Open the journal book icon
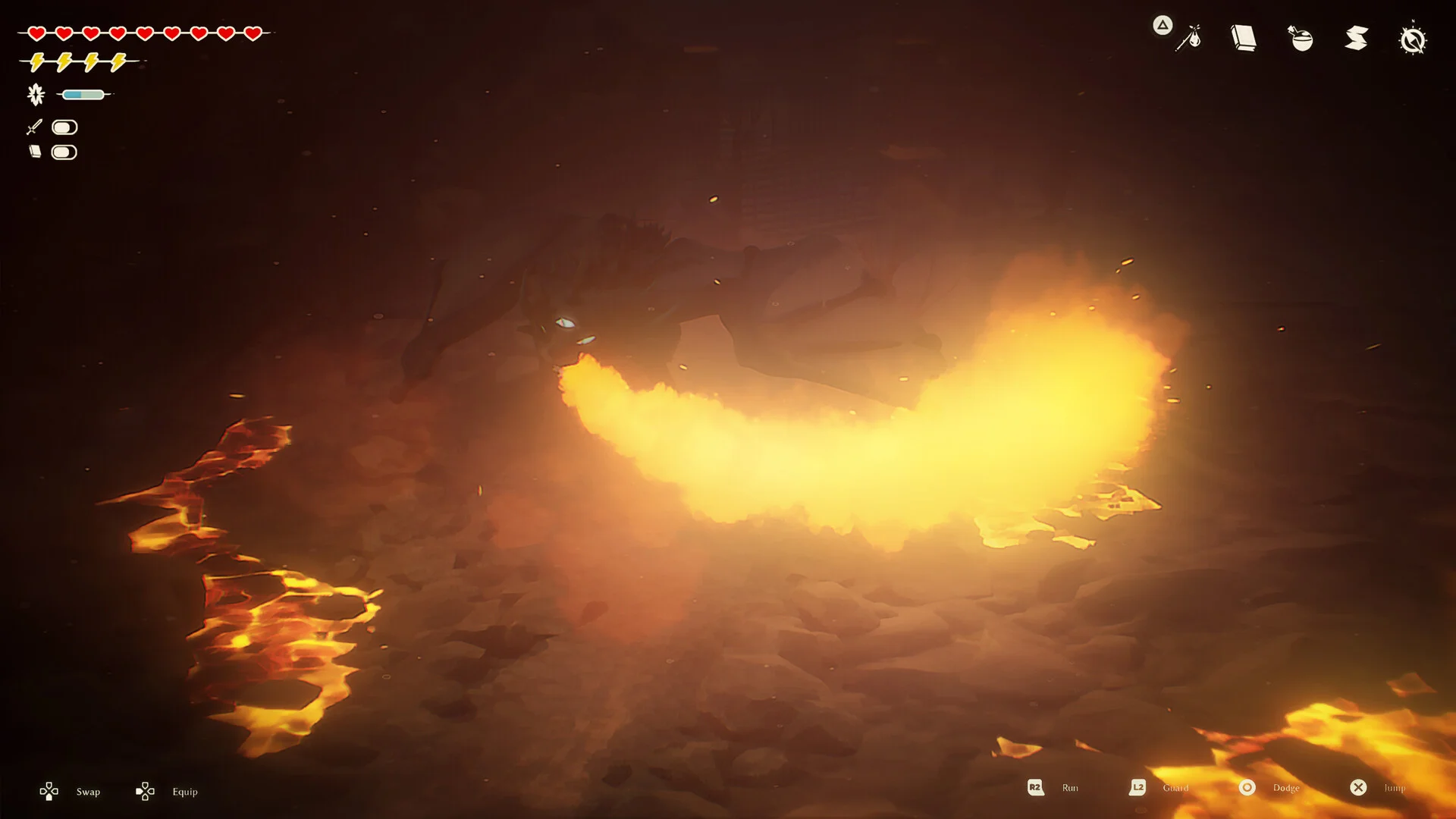This screenshot has height=819, width=1456. tap(1244, 38)
